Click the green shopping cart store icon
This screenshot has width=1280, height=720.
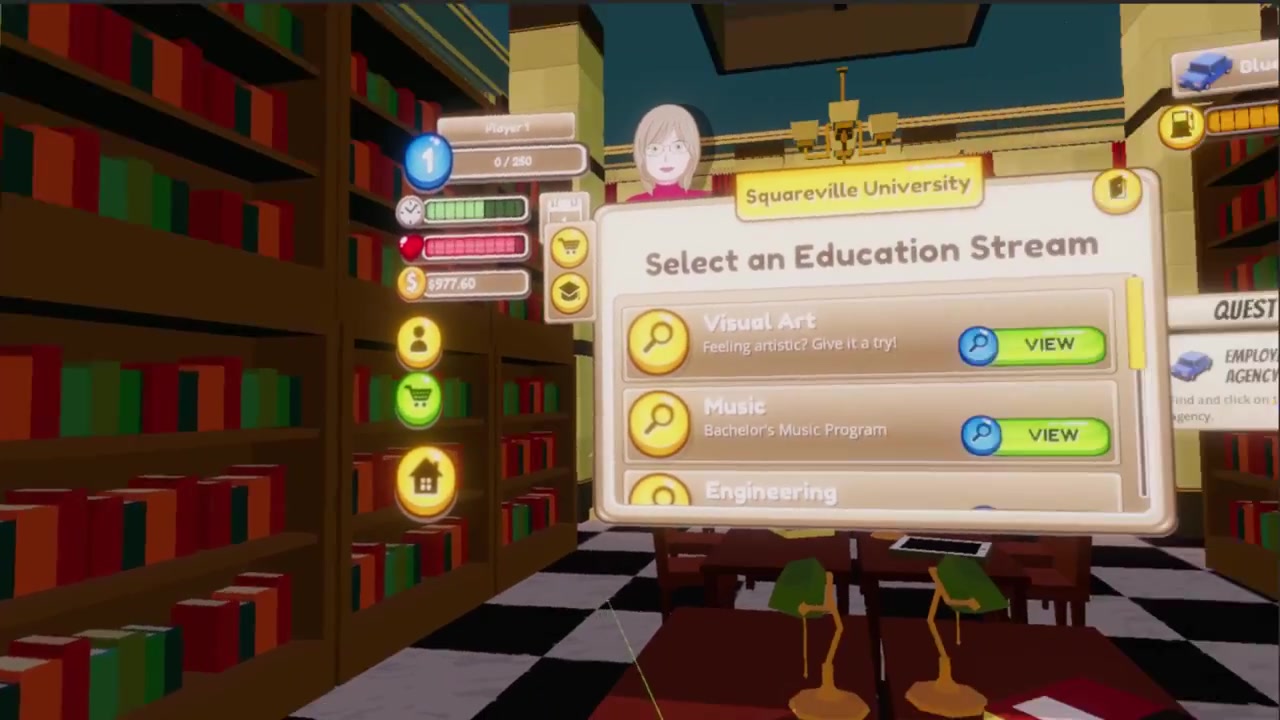419,397
